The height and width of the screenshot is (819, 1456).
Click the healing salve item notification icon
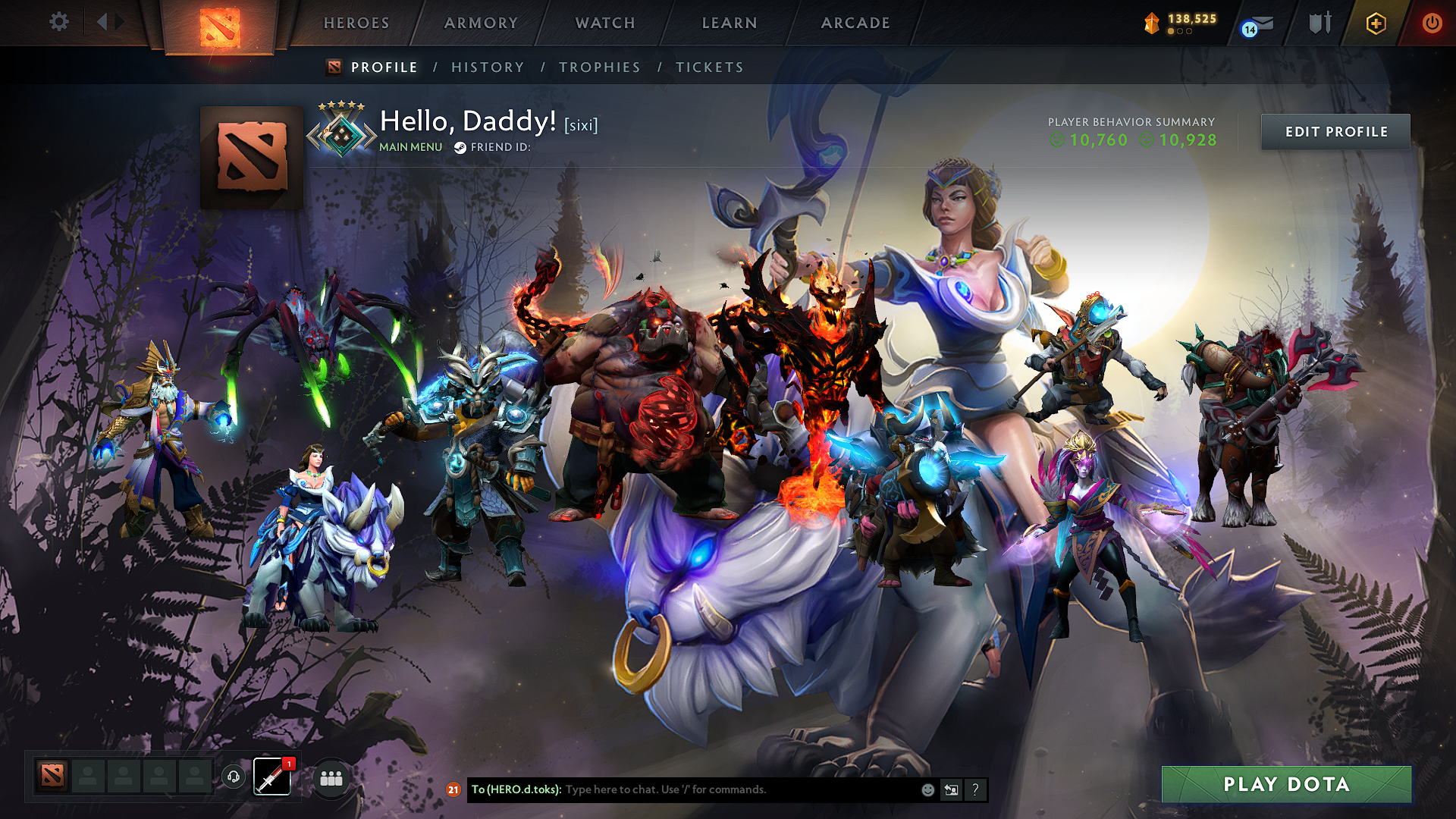[271, 777]
